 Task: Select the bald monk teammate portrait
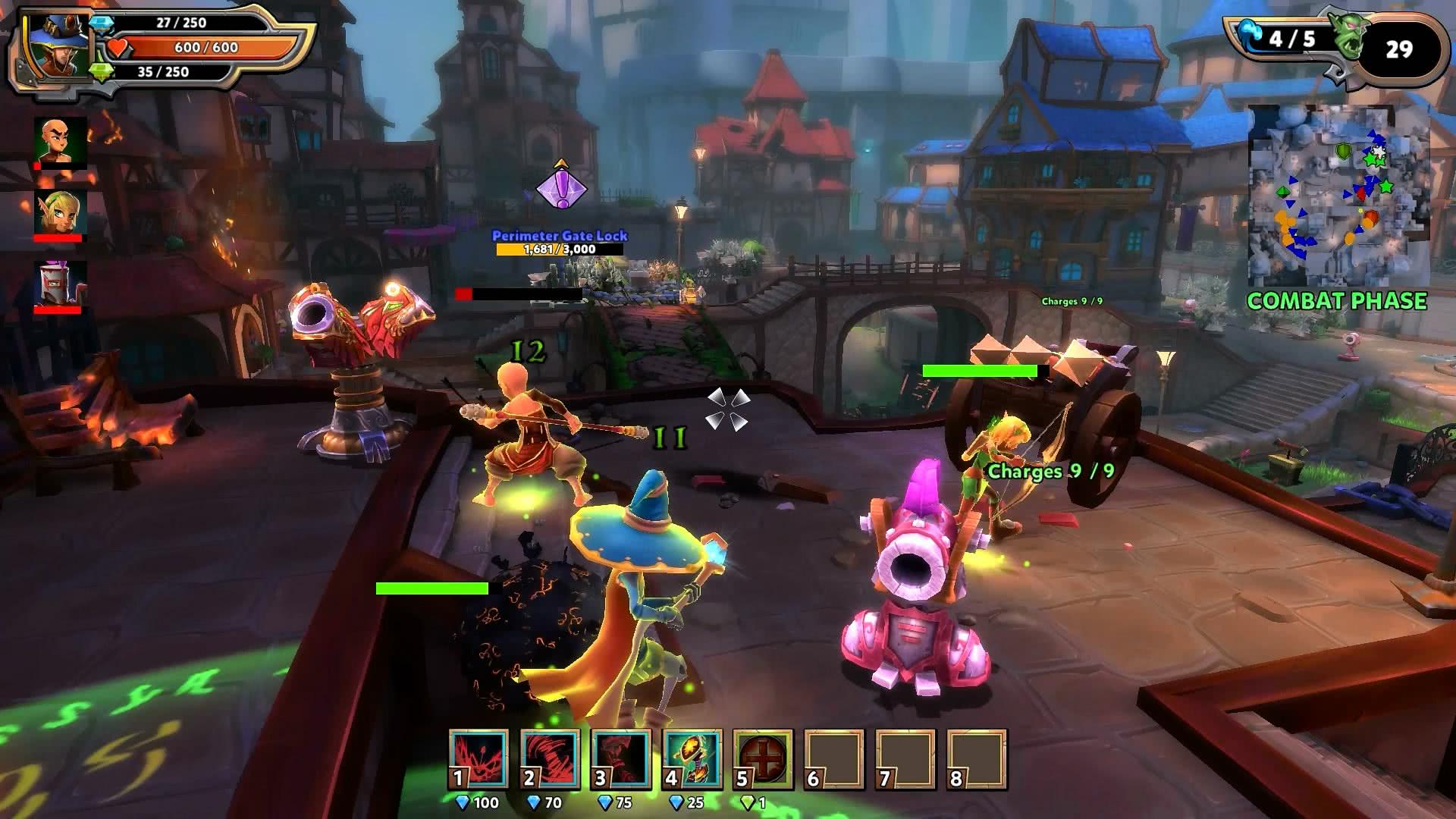(60, 141)
